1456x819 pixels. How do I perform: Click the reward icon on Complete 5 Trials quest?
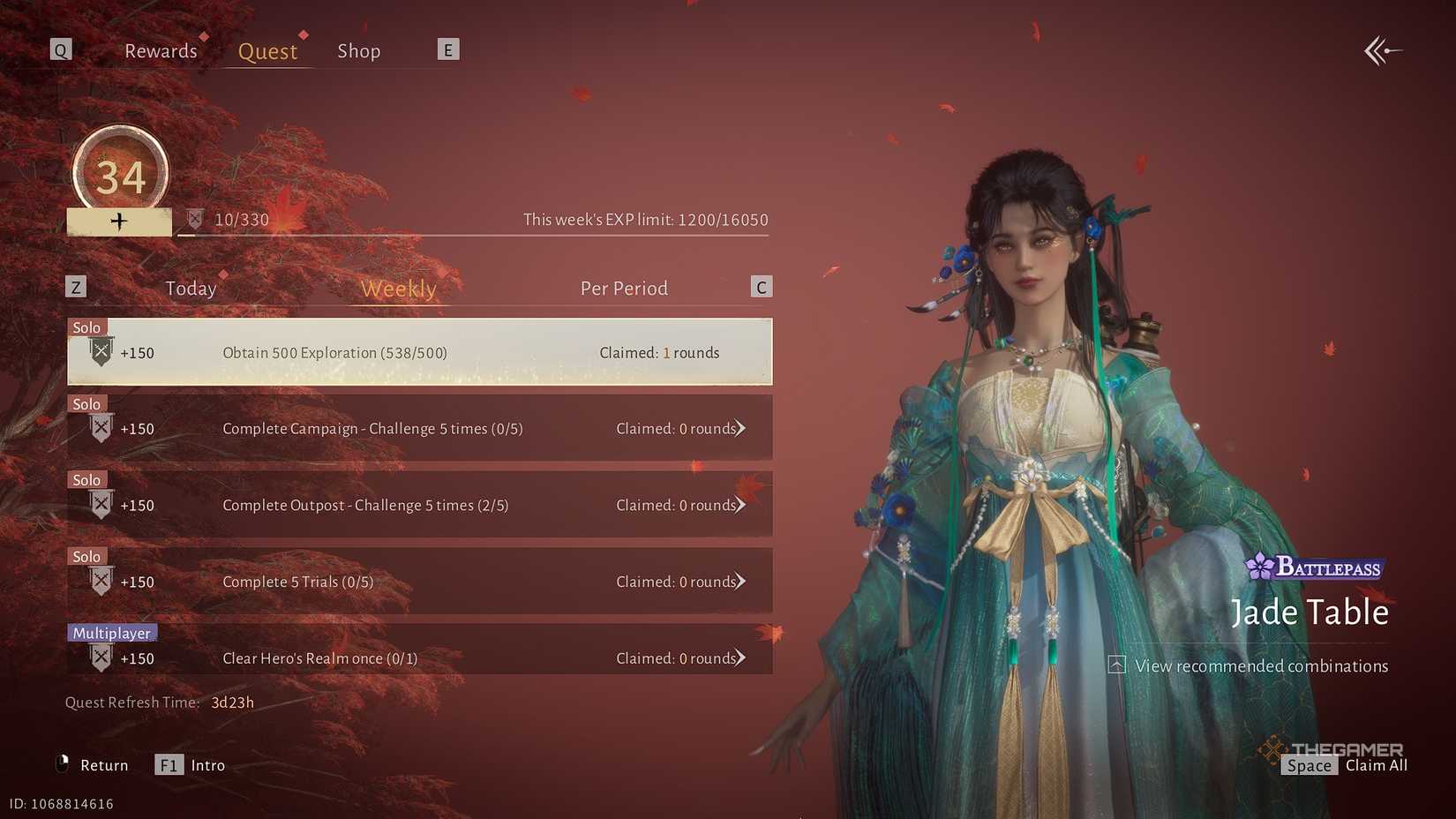click(x=100, y=580)
